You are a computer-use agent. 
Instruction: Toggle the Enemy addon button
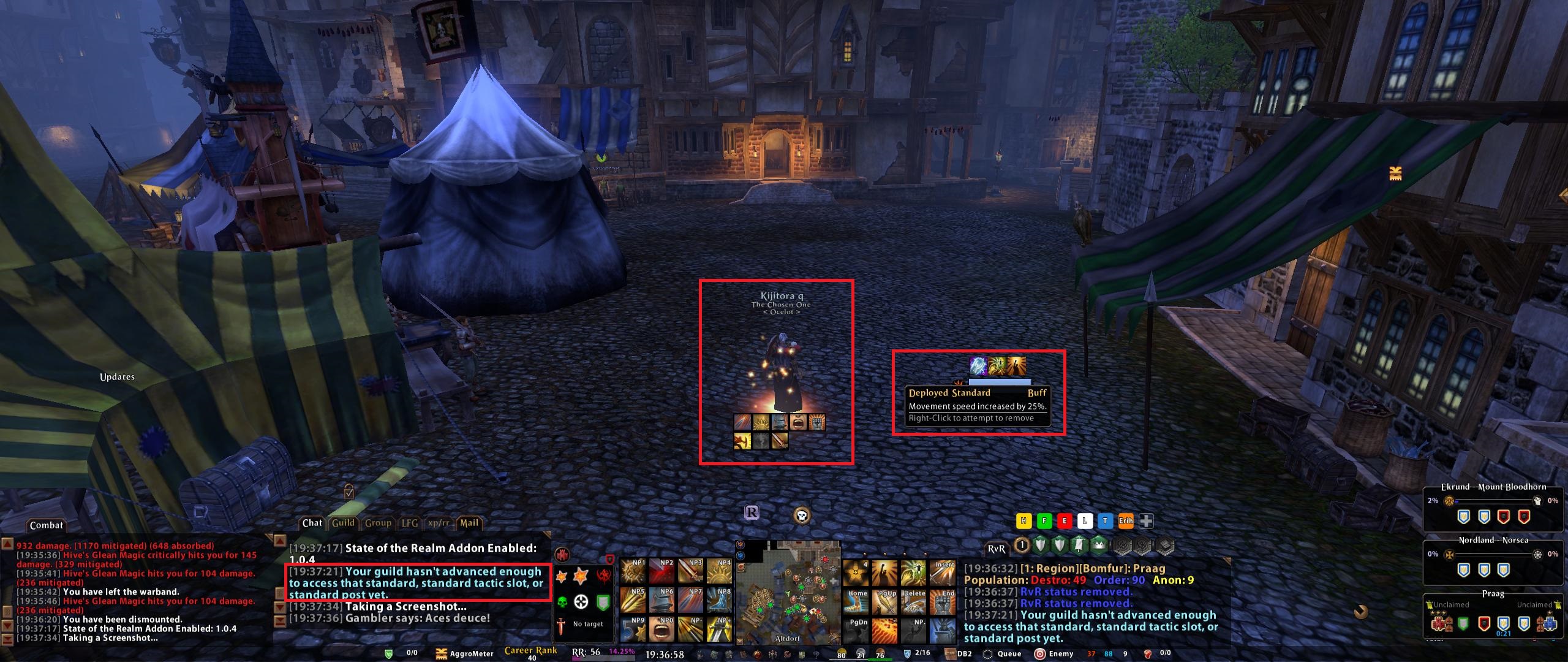(x=1054, y=653)
